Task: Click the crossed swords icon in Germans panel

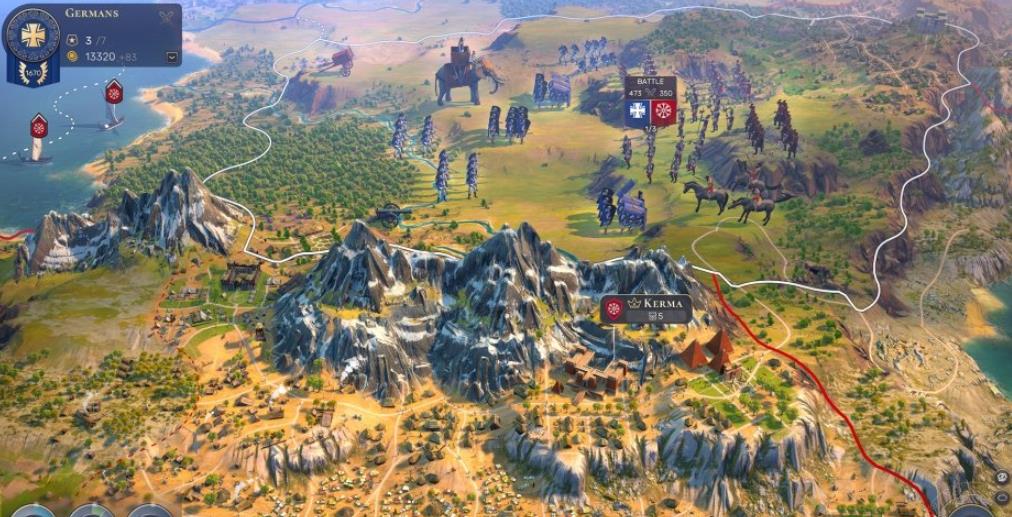Action: point(166,16)
